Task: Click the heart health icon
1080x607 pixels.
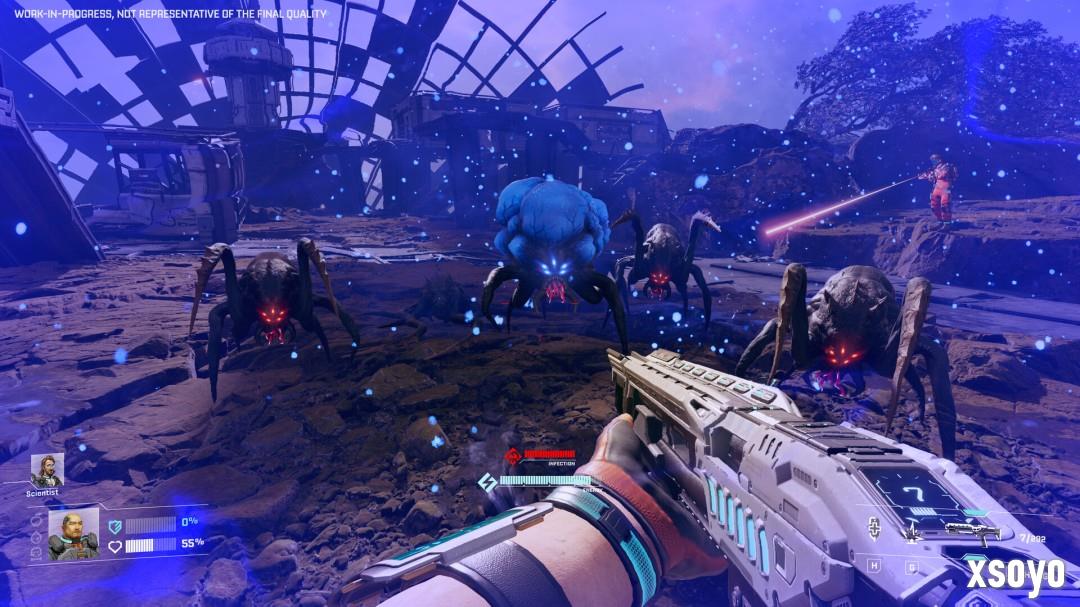Action: click(116, 545)
